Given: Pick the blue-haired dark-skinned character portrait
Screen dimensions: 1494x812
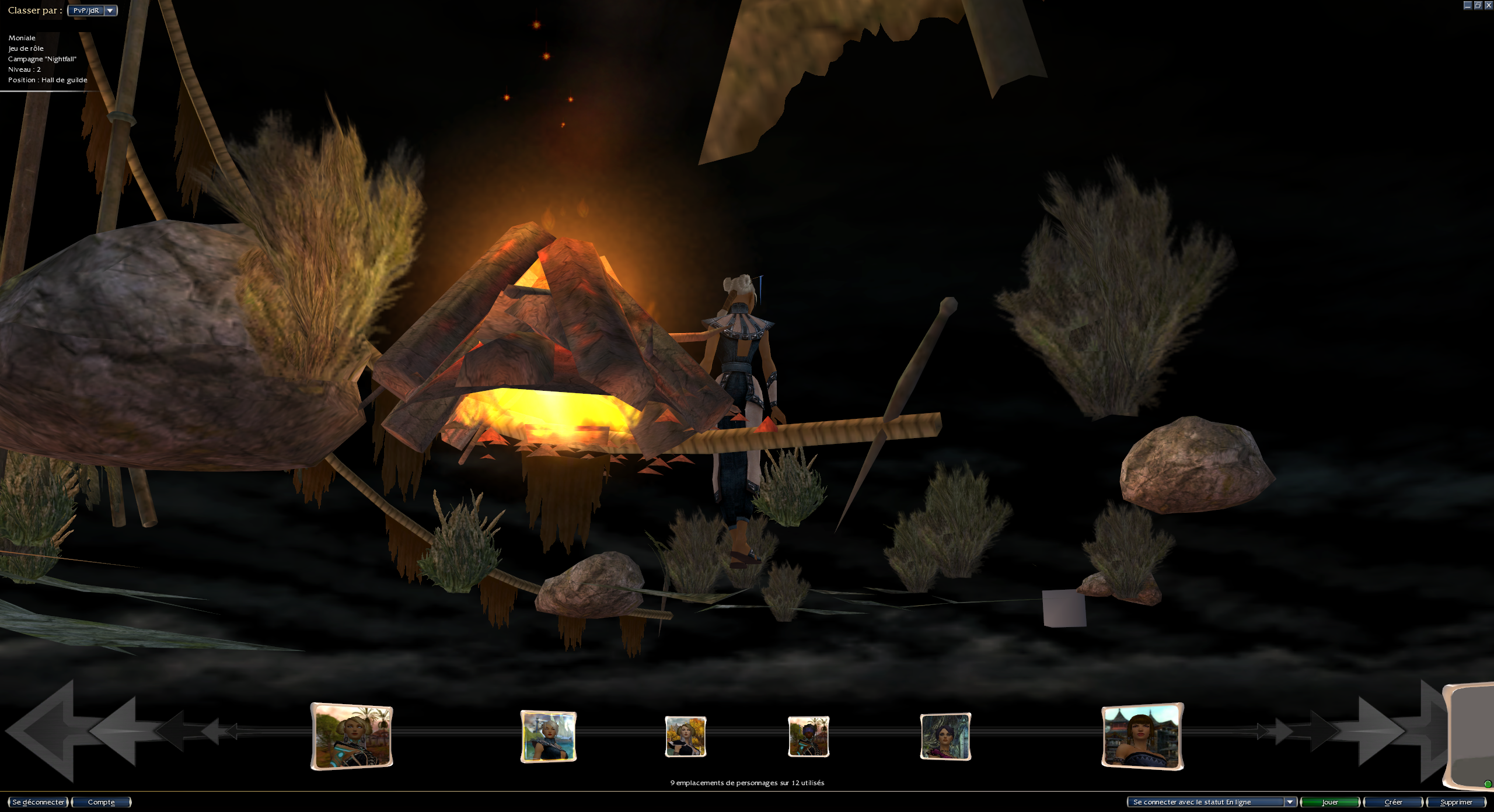Looking at the screenshot, I should 808,736.
